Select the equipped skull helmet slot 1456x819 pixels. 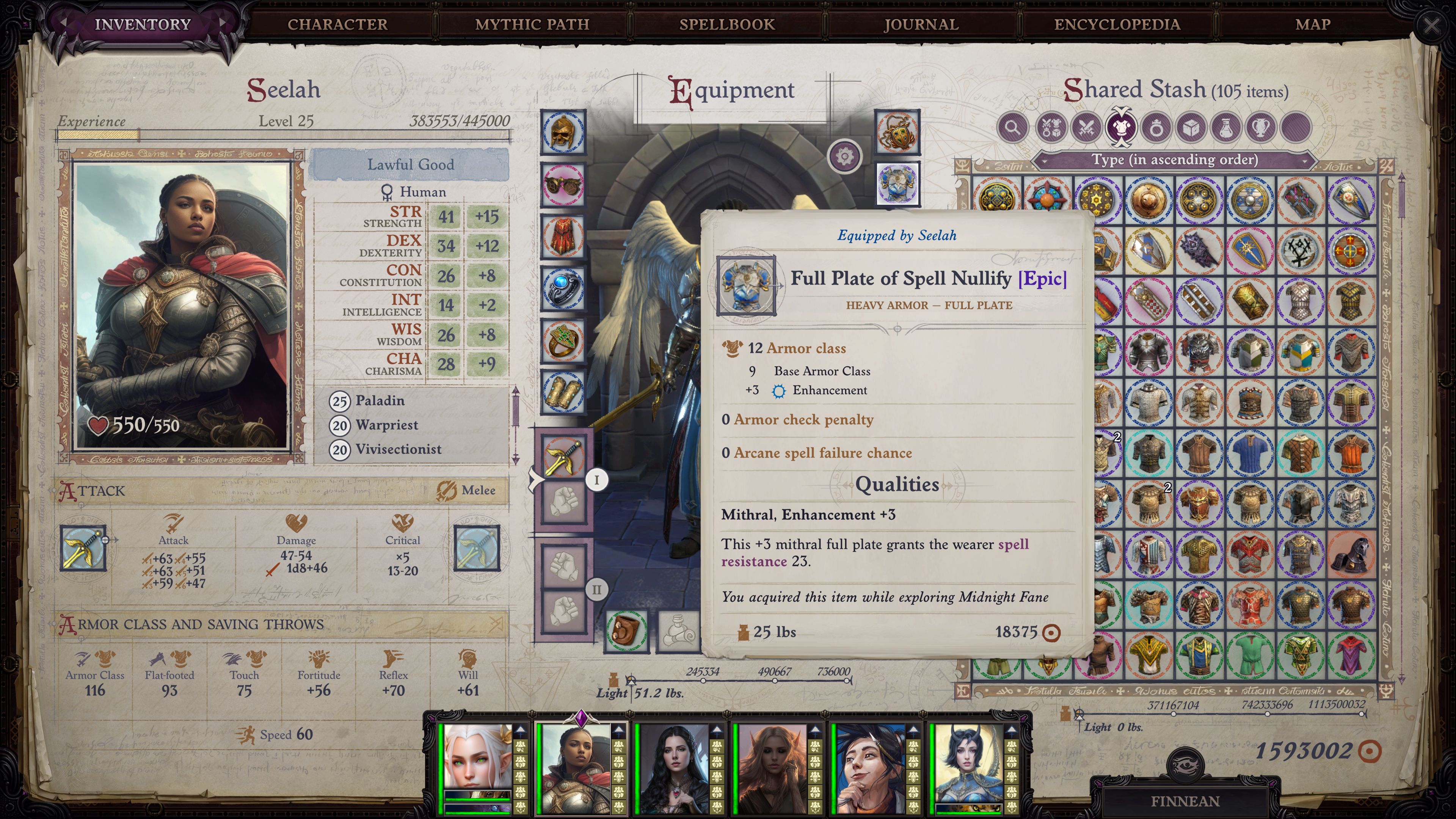coord(563,132)
